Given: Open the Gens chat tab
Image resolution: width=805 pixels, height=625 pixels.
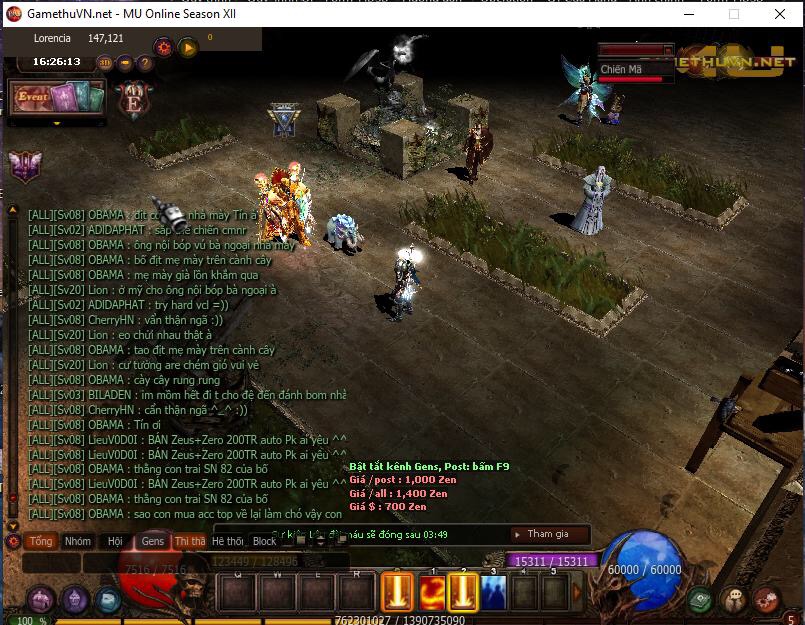Looking at the screenshot, I should (x=152, y=541).
